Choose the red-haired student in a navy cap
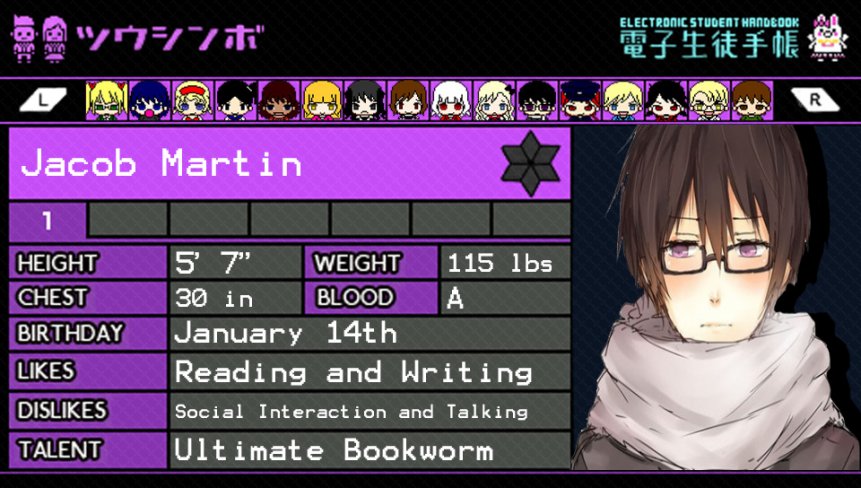 (x=580, y=100)
